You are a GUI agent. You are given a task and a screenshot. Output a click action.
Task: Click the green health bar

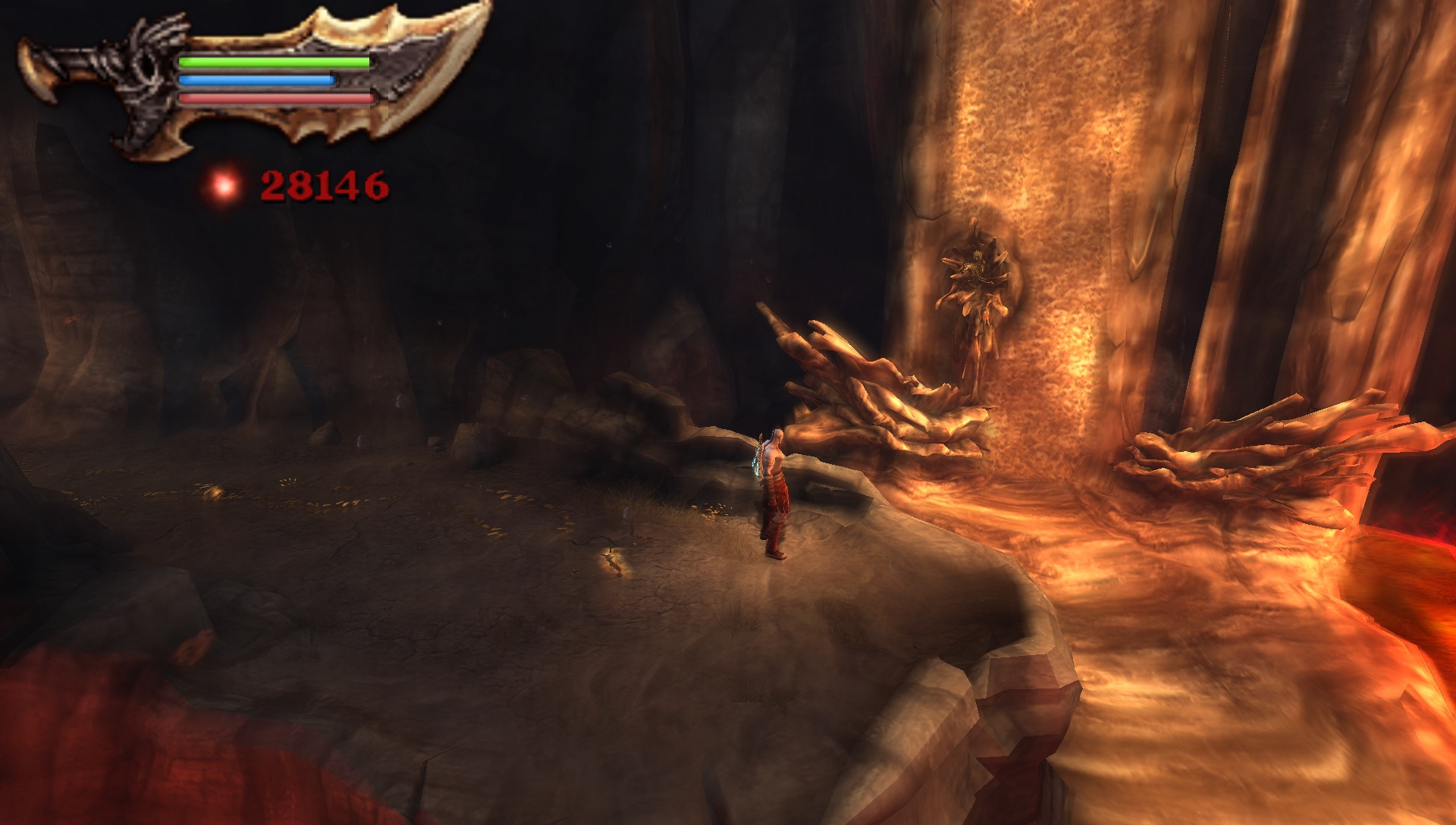point(273,62)
